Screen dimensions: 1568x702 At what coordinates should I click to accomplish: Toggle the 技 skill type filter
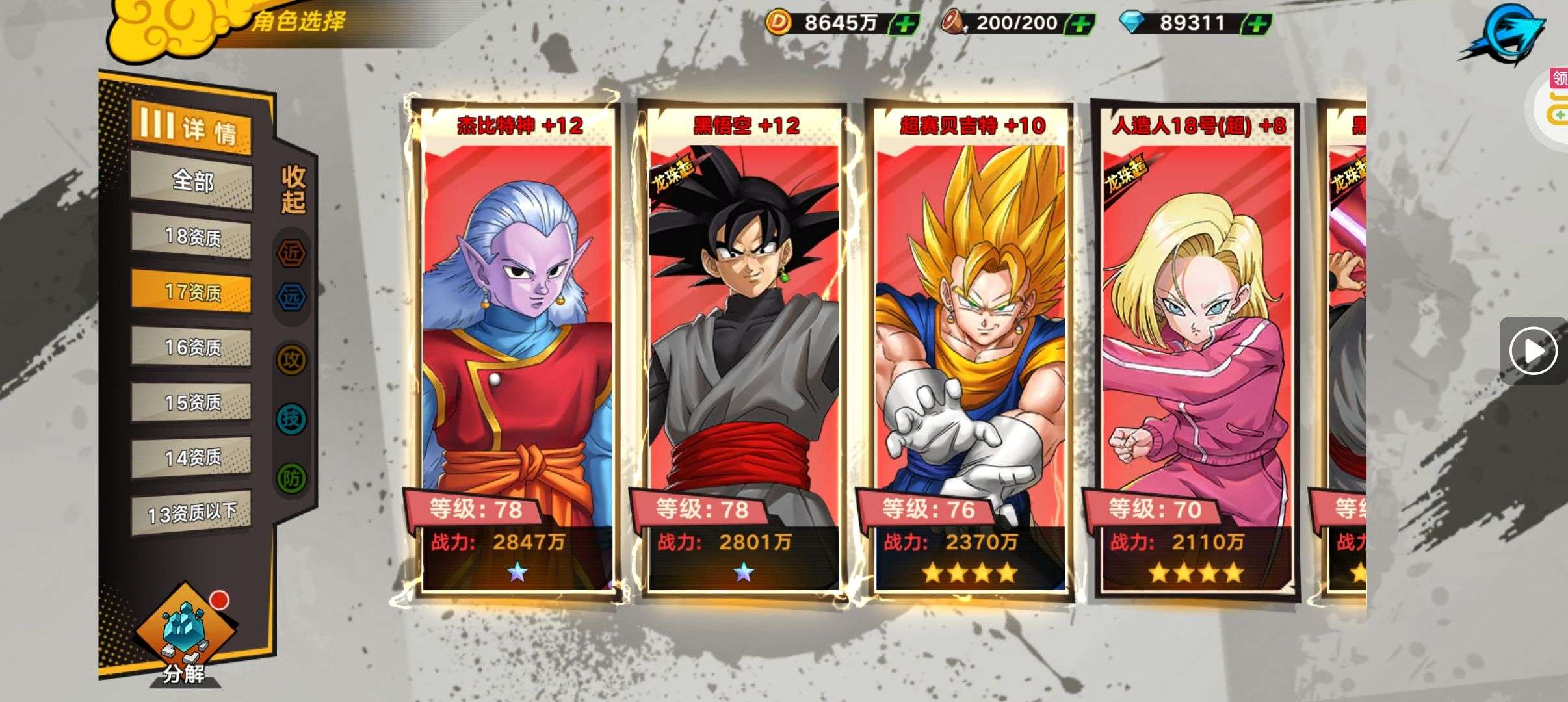(292, 419)
